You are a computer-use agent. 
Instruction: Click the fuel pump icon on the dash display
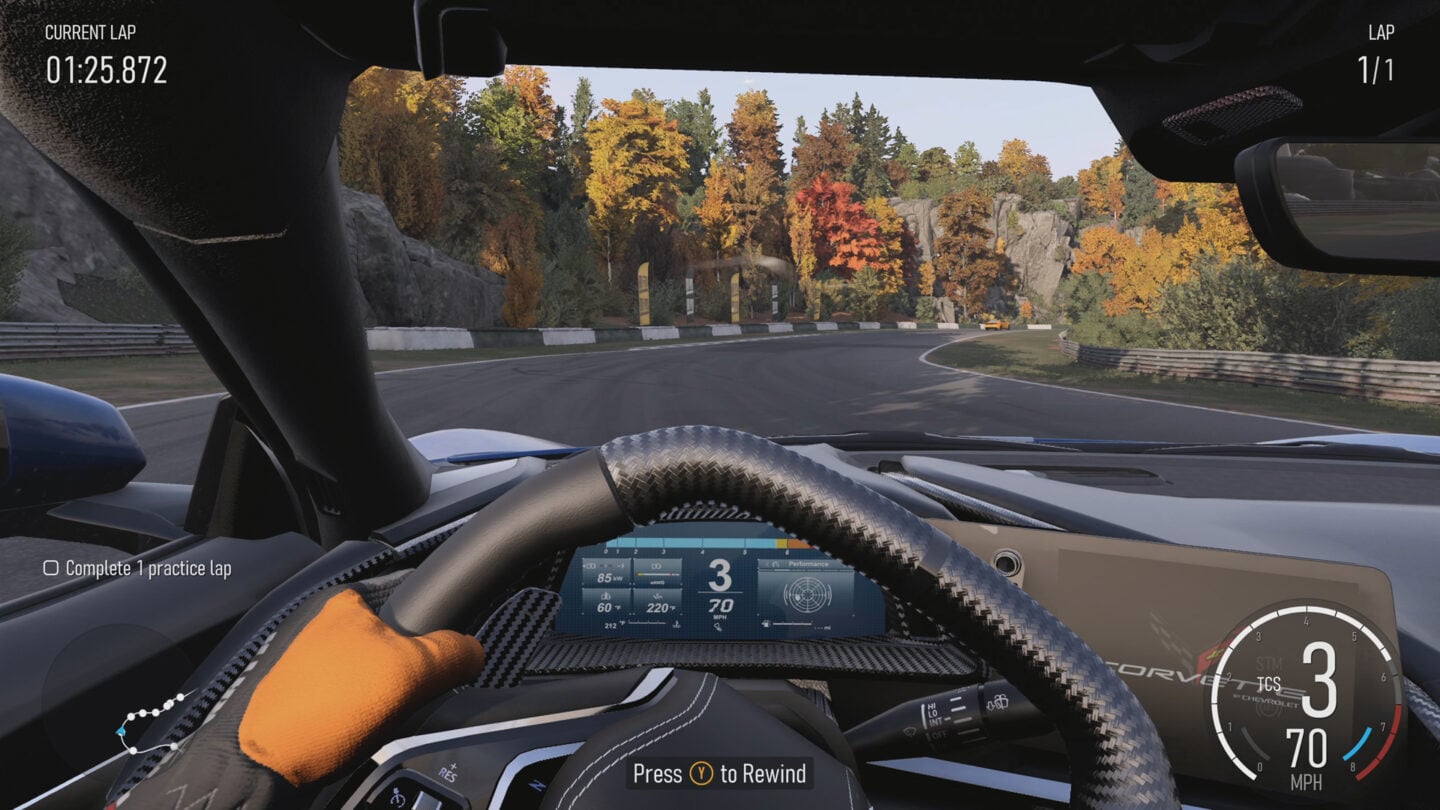pos(766,623)
